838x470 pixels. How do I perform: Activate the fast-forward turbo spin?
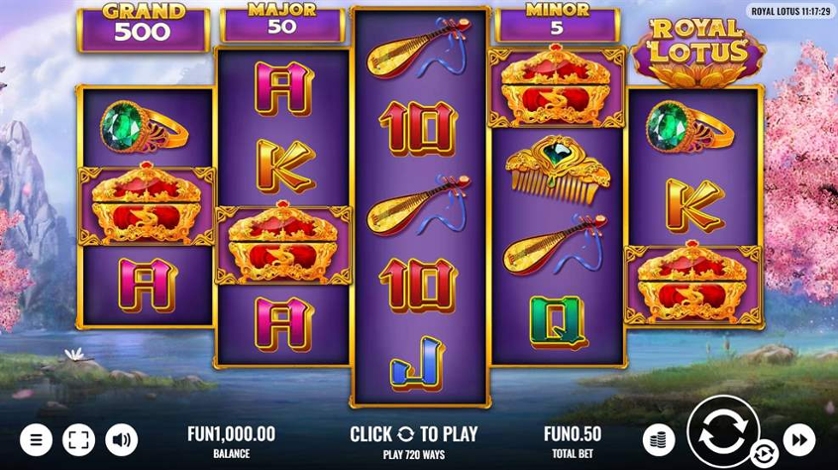[799, 439]
